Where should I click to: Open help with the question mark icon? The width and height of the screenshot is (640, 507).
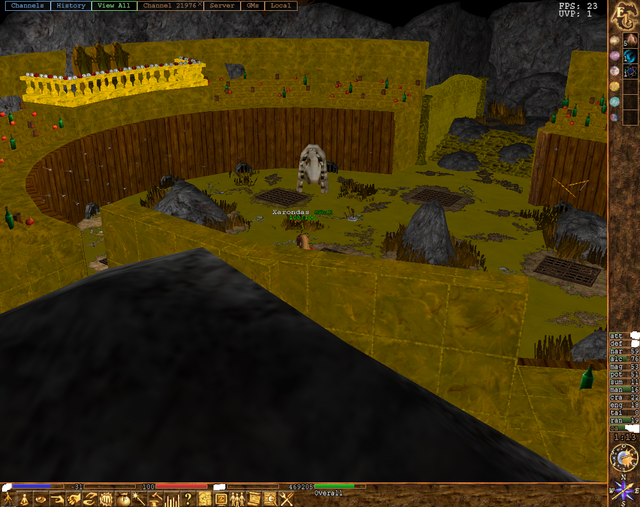click(x=188, y=498)
